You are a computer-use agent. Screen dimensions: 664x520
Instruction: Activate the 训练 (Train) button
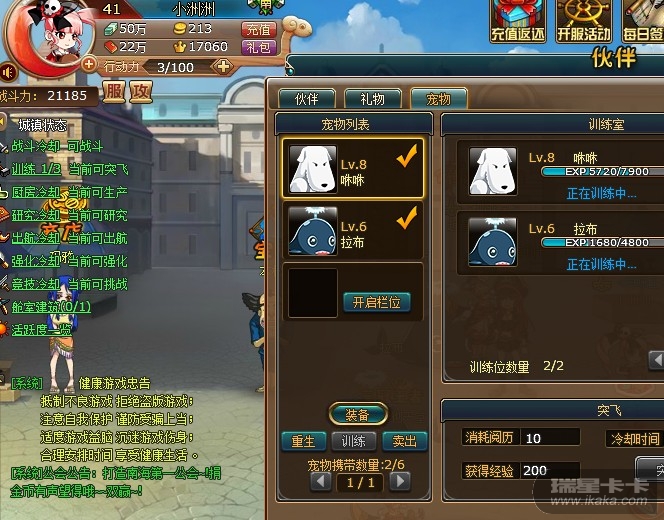tap(354, 441)
